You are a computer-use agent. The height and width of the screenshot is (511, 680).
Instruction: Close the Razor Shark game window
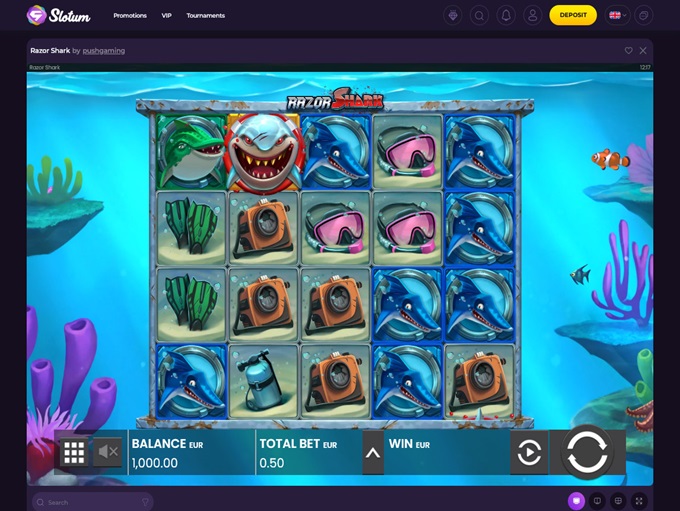(x=643, y=50)
